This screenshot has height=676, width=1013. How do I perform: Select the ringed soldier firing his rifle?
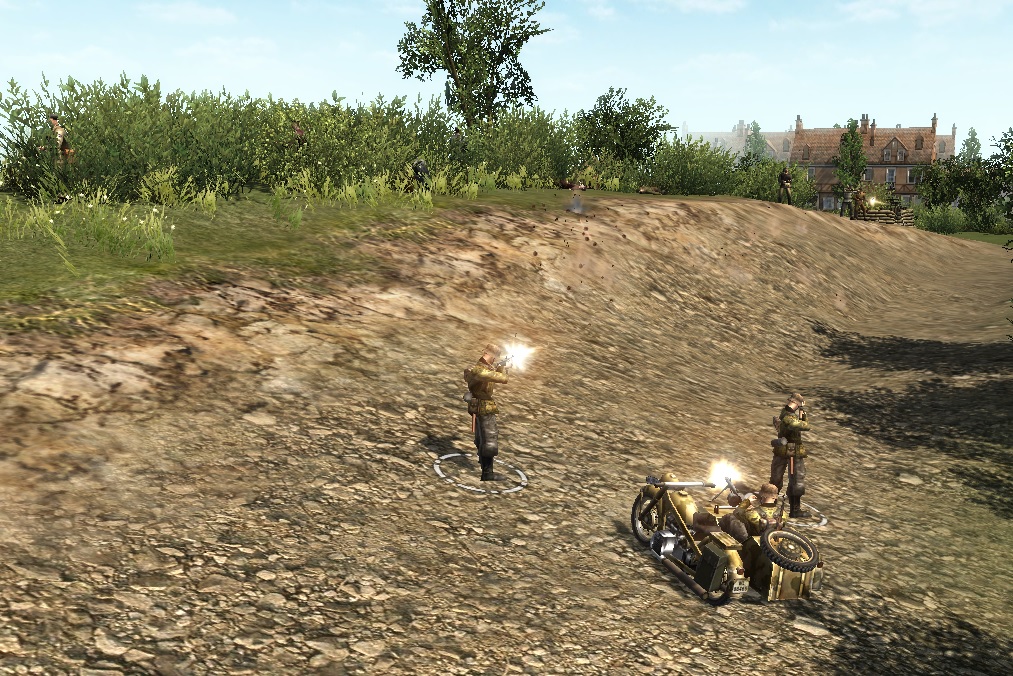(484, 410)
